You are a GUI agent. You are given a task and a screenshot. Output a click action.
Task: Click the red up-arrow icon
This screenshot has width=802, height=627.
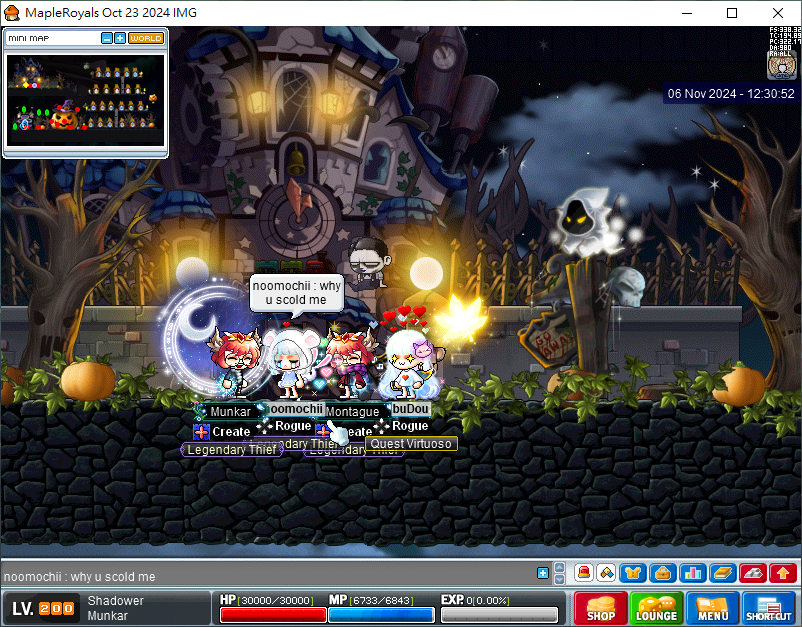point(783,573)
